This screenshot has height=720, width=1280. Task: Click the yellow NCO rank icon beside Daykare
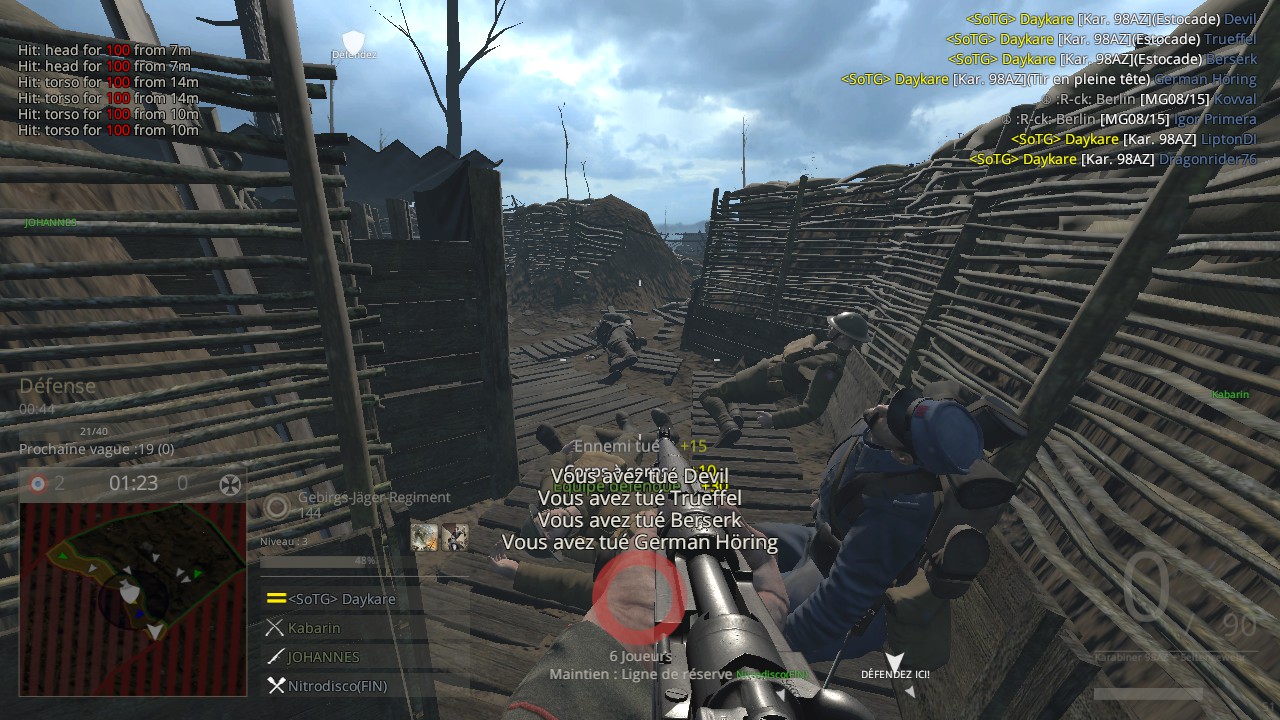(x=277, y=598)
